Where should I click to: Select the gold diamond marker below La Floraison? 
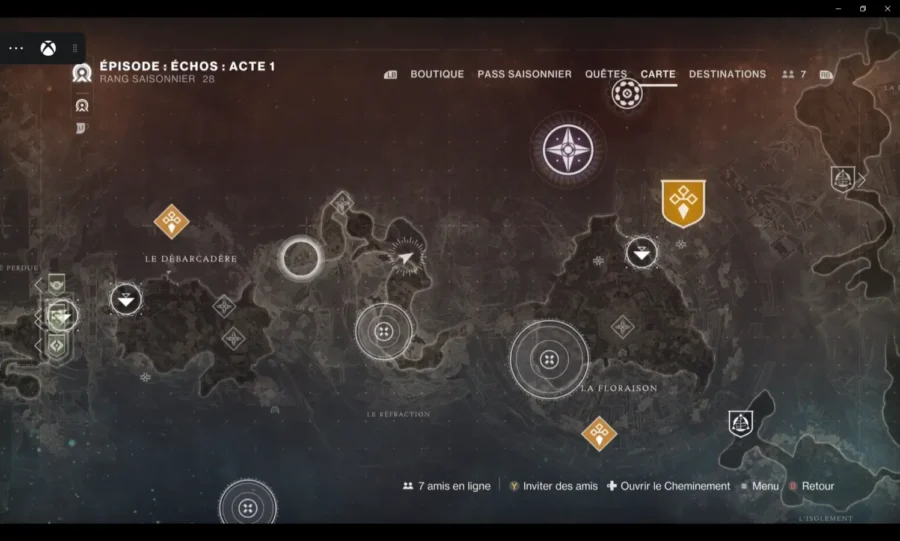point(599,433)
